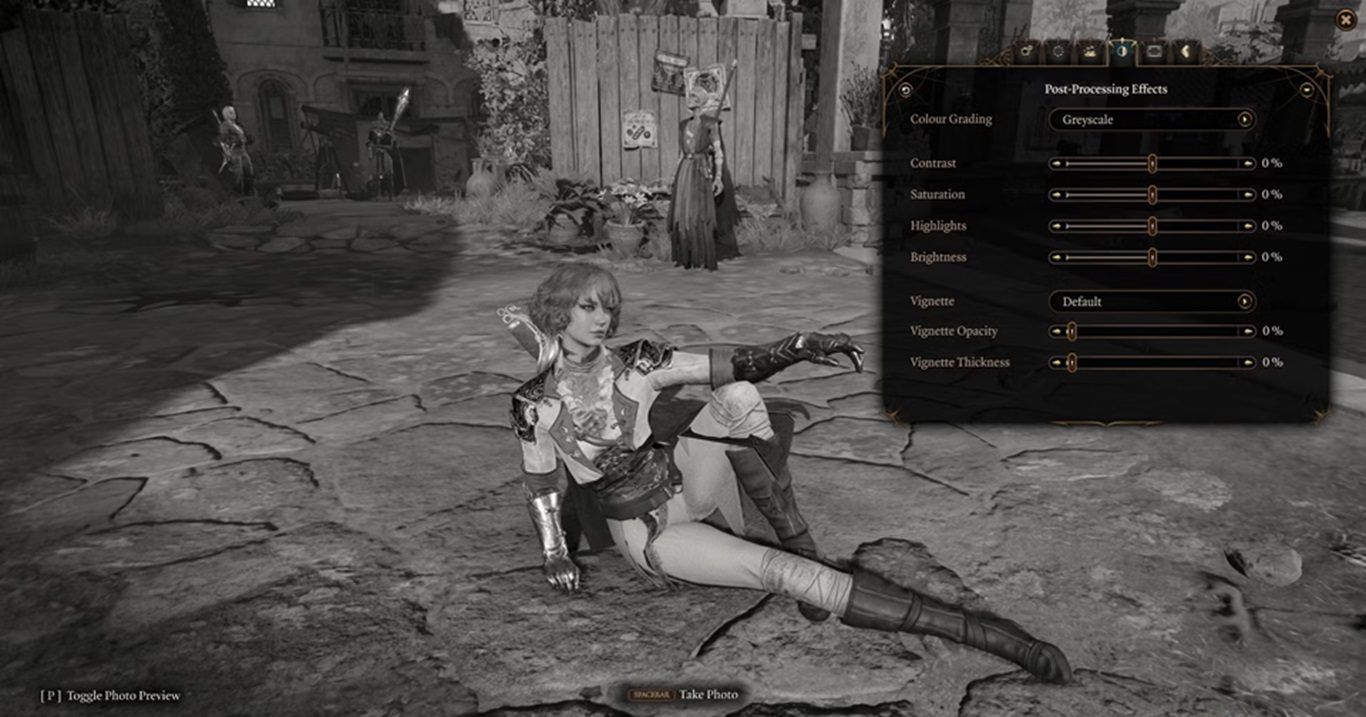
Task: Click the Vignette Opacity slider handle
Action: tap(1071, 331)
